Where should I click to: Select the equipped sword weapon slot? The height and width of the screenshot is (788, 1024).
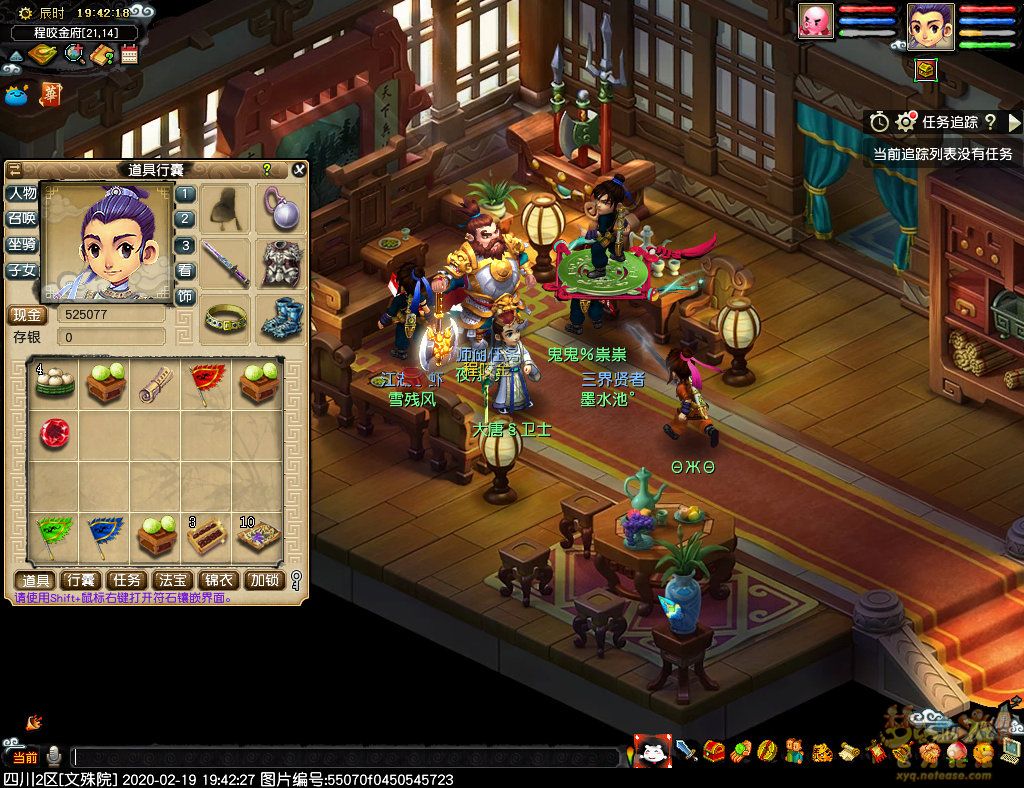pos(227,263)
